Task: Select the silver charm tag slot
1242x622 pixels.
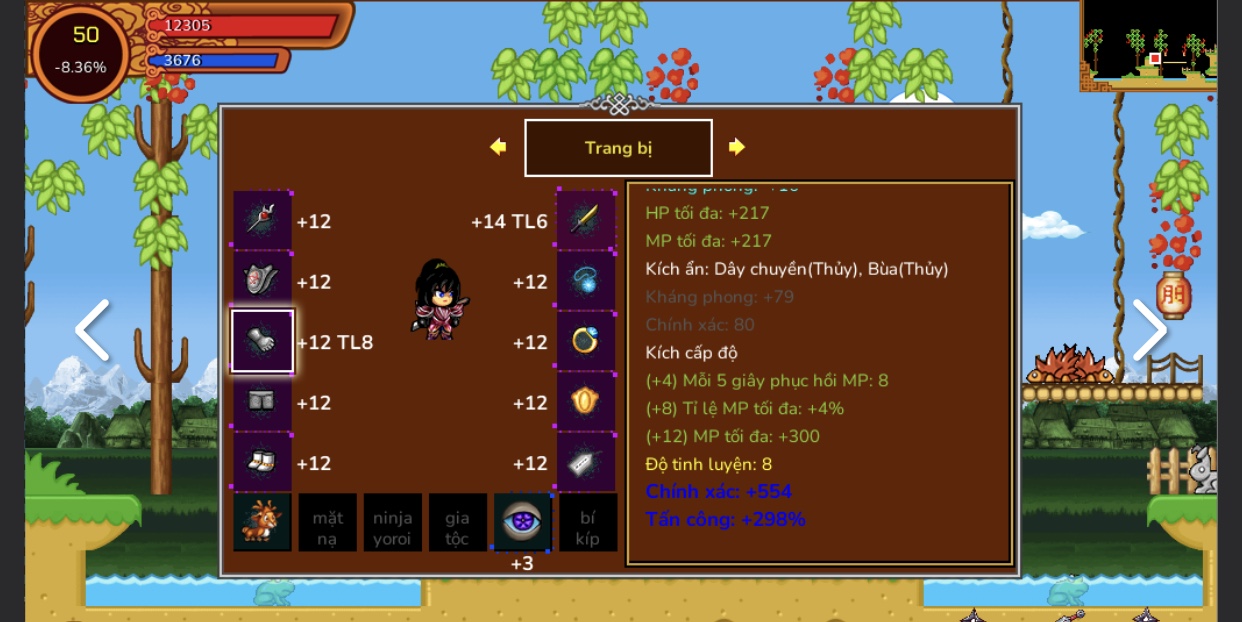Action: (x=586, y=462)
